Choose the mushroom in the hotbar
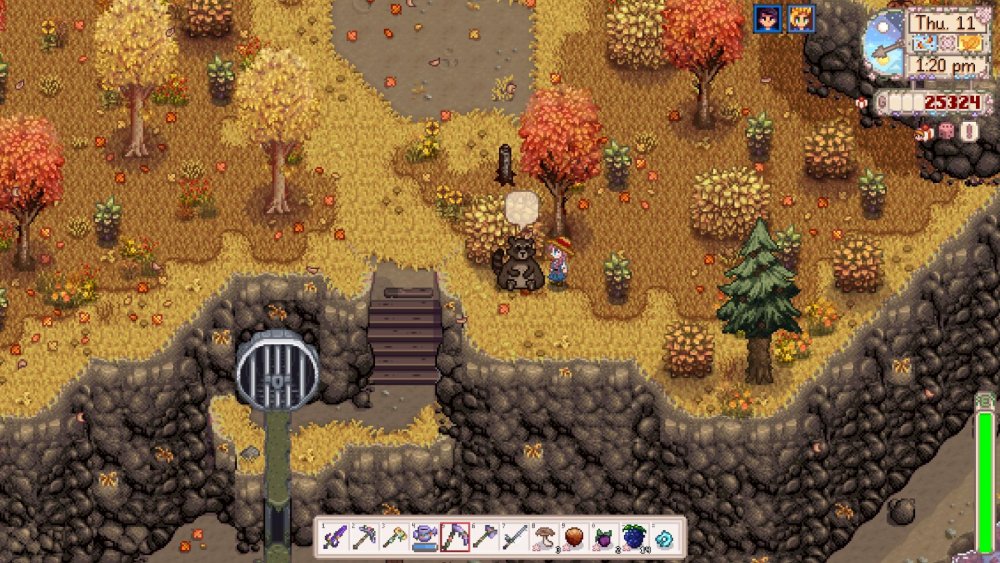The image size is (1000, 563). coord(545,538)
